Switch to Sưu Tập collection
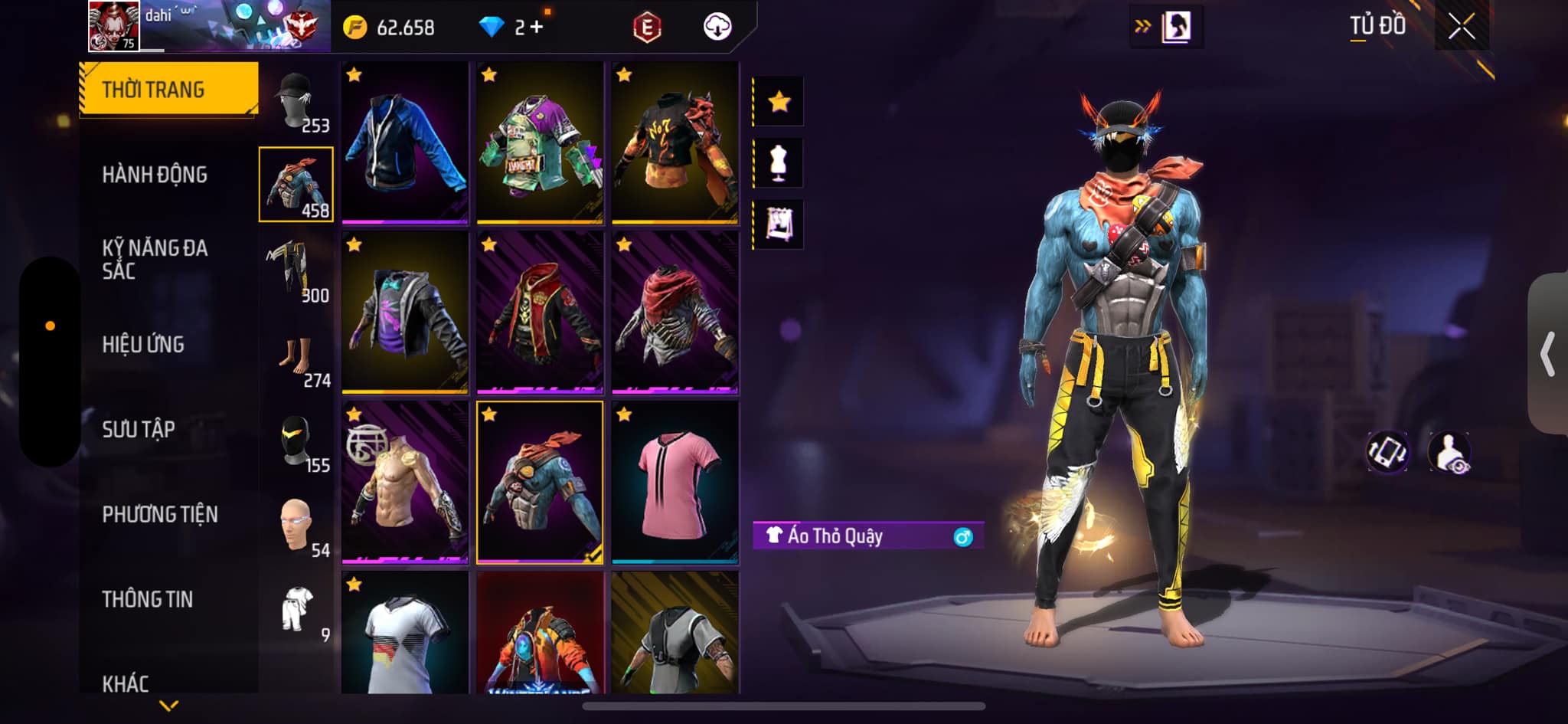This screenshot has width=1568, height=724. tap(139, 430)
